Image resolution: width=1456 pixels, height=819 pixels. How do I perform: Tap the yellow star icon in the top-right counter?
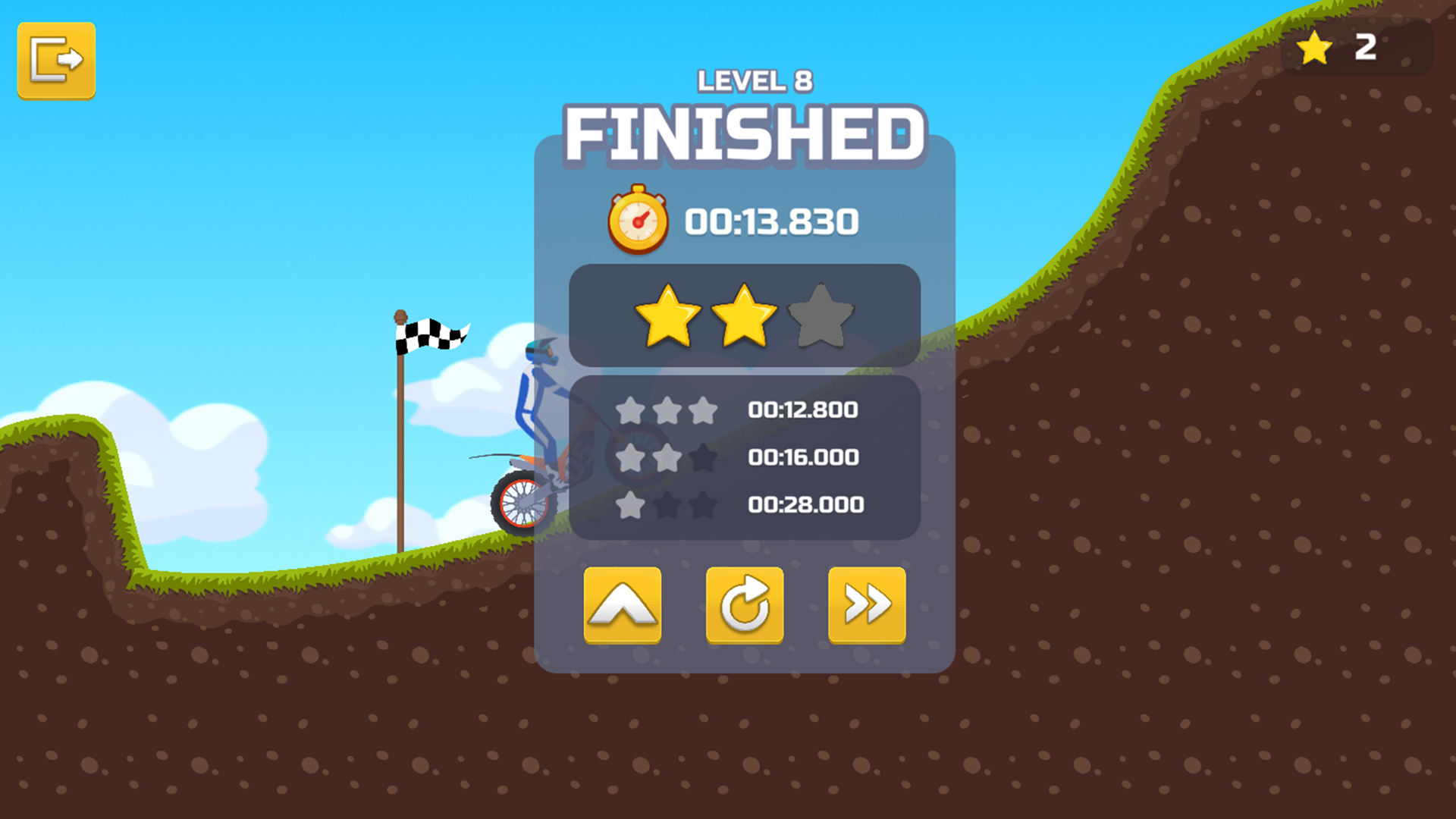[x=1314, y=49]
